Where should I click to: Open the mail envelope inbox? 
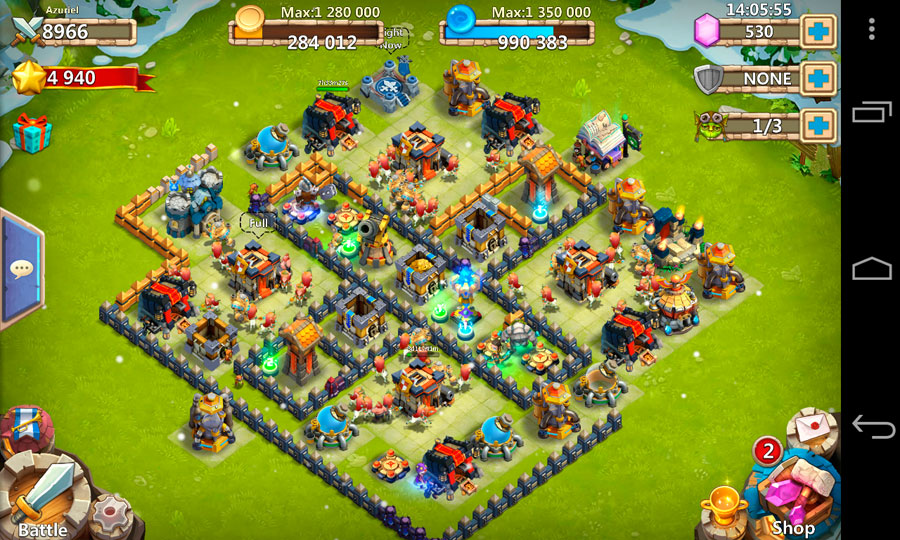[811, 427]
